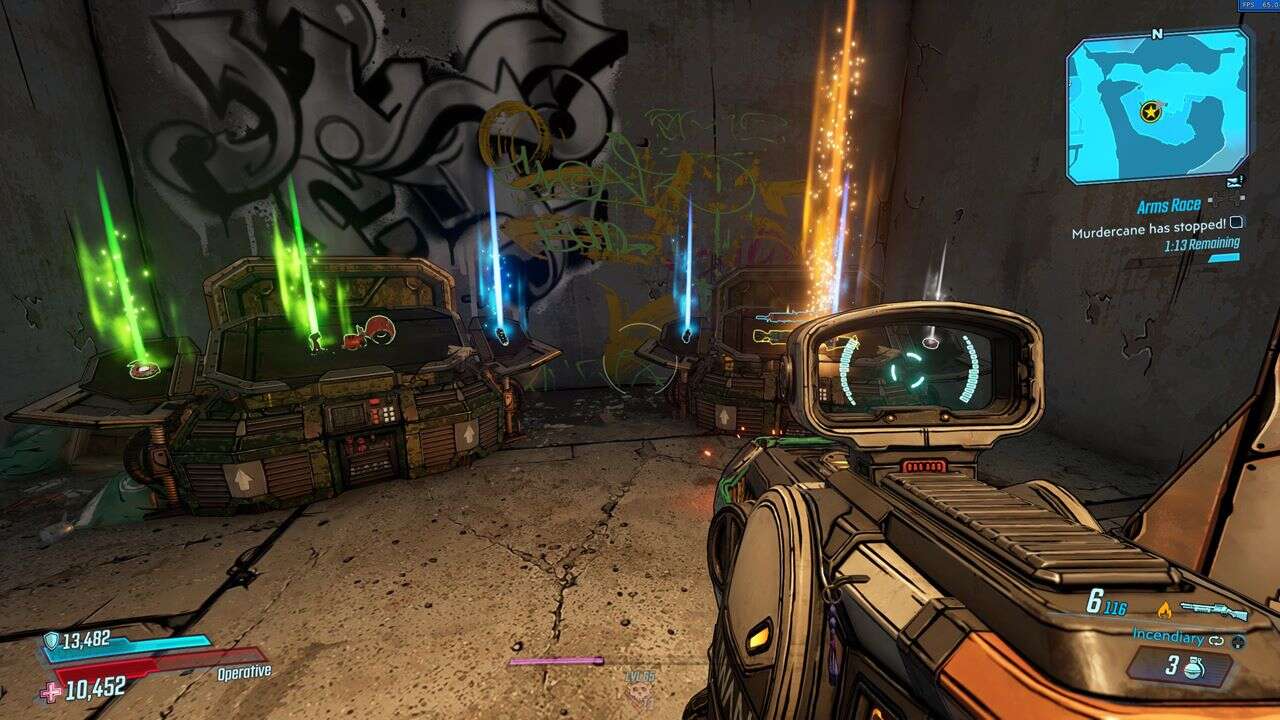The height and width of the screenshot is (720, 1280).
Task: Check the Murdercane objective checkbox
Action: click(1237, 224)
